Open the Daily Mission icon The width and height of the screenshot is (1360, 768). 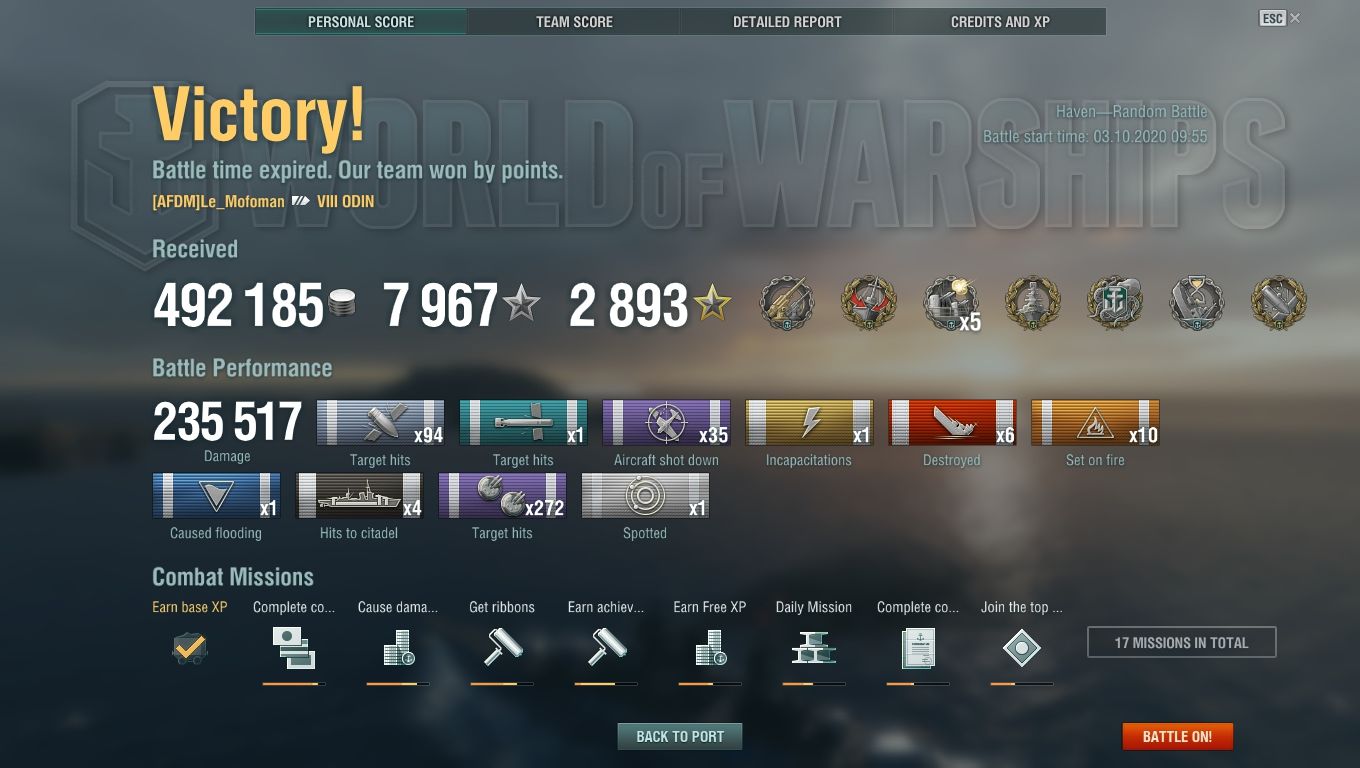point(813,648)
